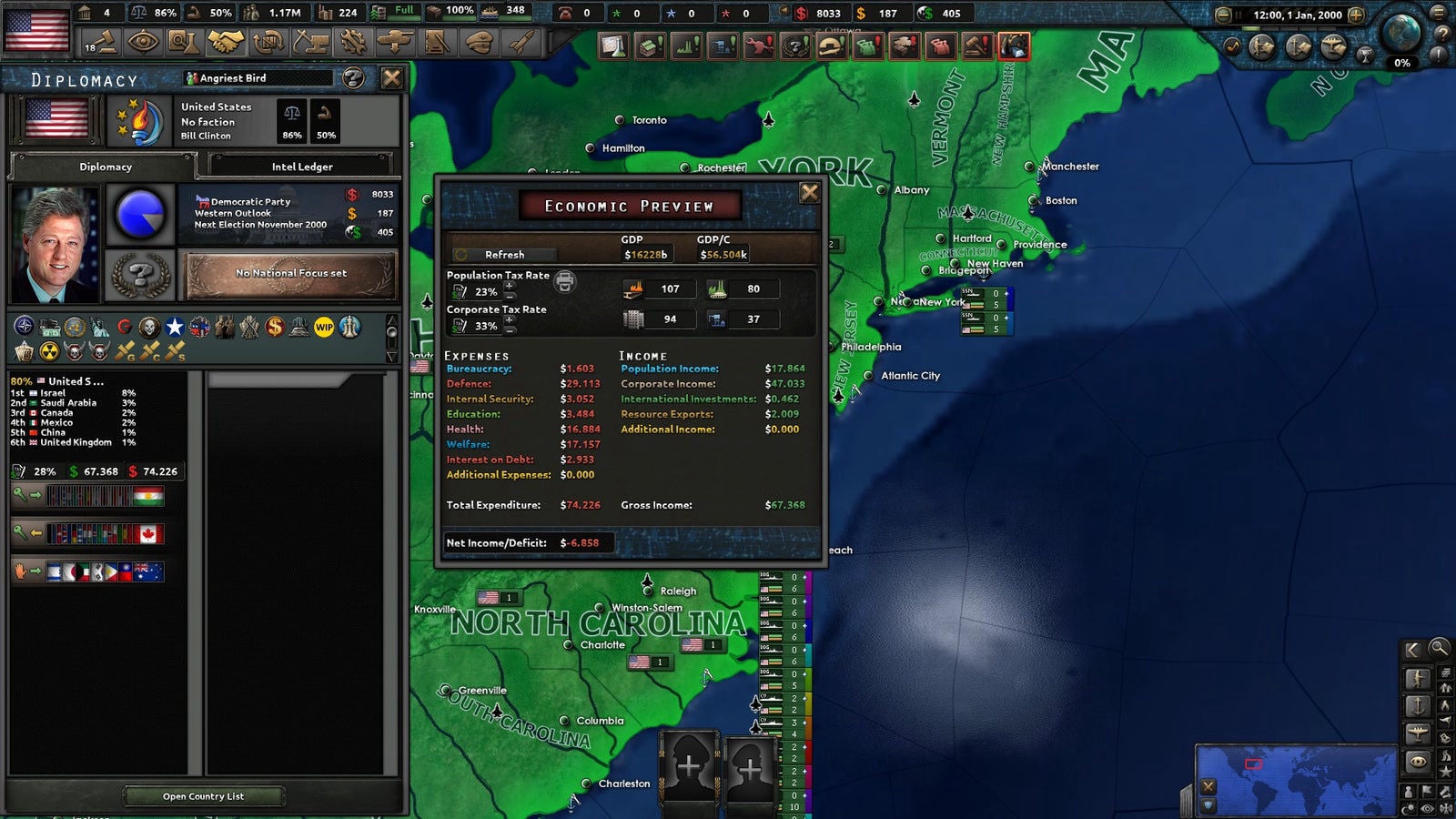Select the nuclear missile icon in top toolbar
1456x819 pixels.
[521, 41]
